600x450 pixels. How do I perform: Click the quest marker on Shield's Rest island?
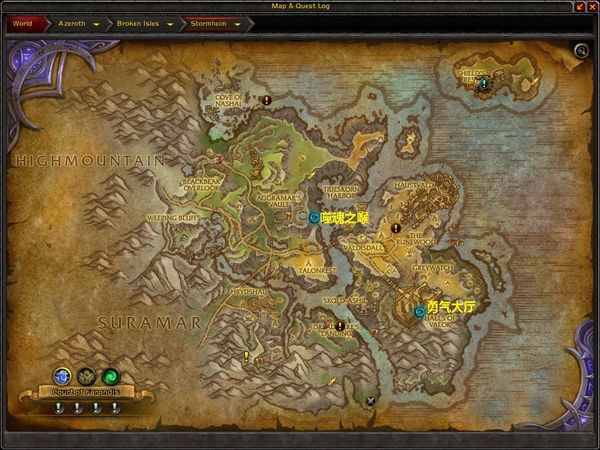(x=484, y=85)
